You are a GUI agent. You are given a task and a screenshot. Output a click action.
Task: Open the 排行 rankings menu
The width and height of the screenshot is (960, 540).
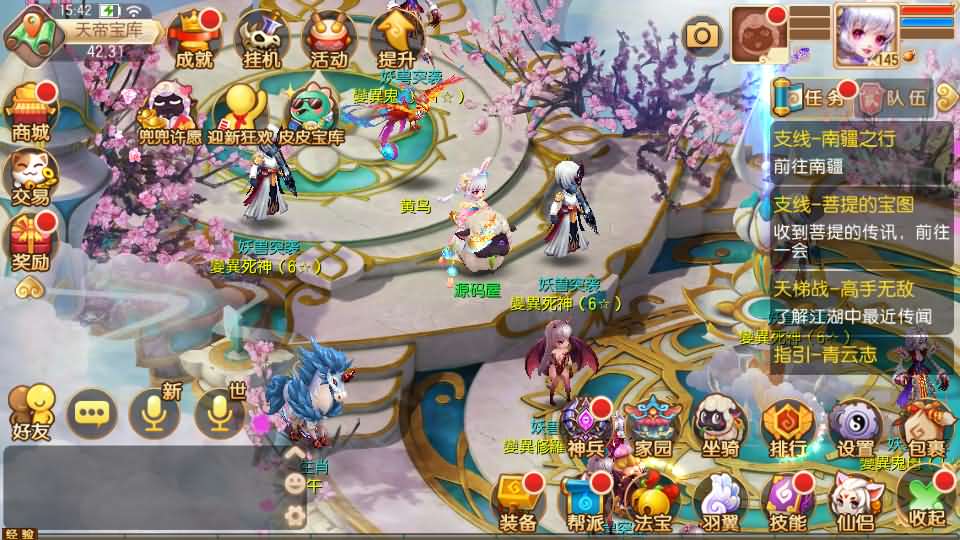788,428
